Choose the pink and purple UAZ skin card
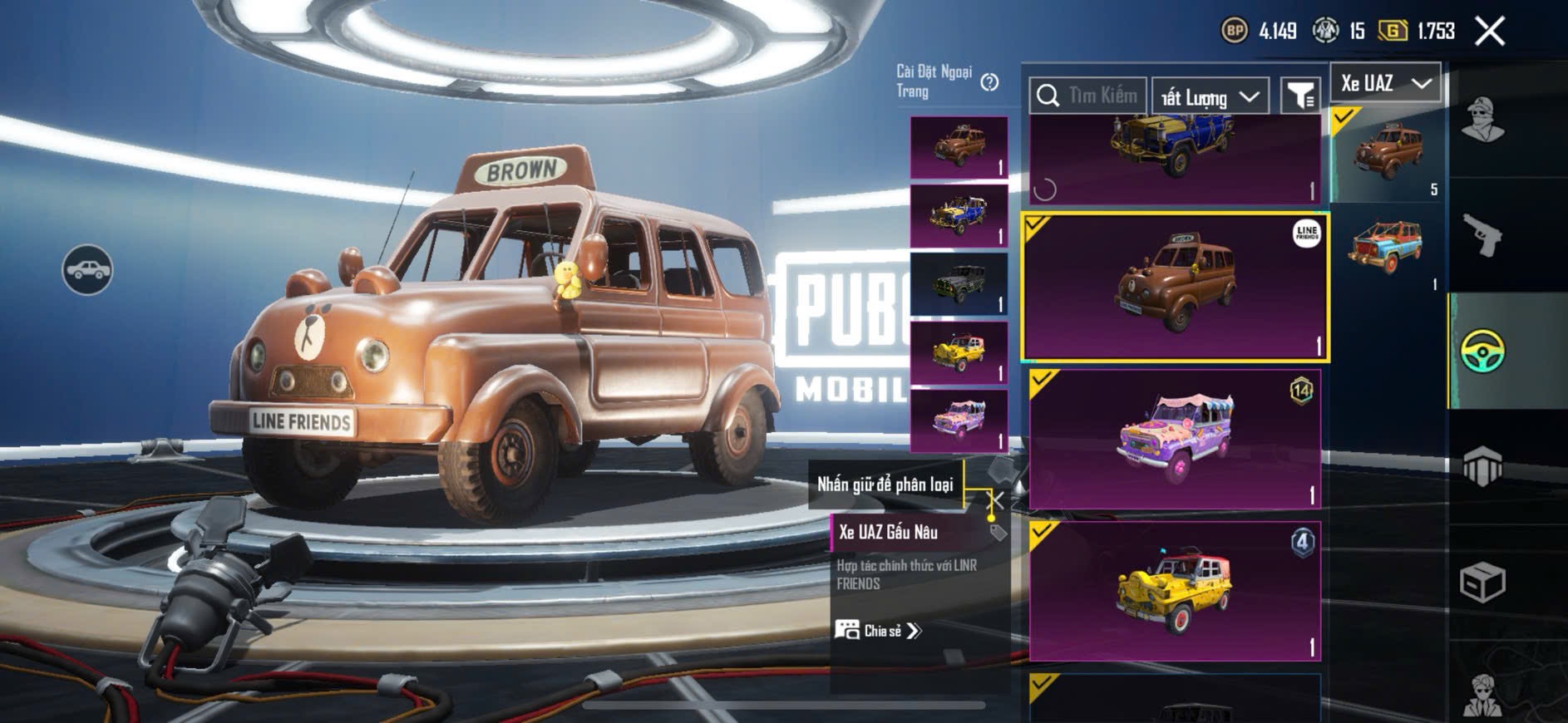Viewport: 1568px width, 723px height. 1175,439
